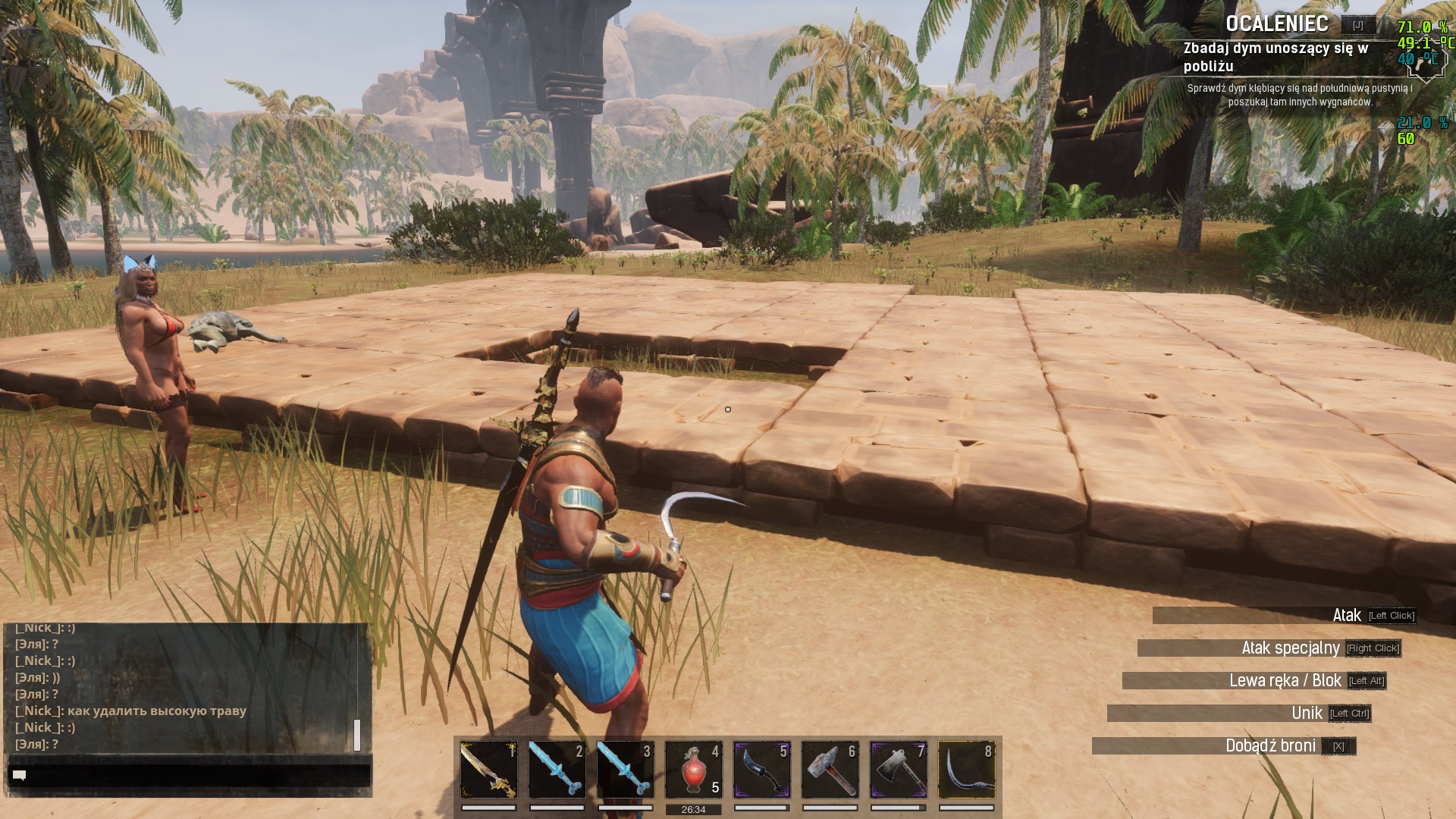Equip the ice sword in slot 2

click(x=557, y=769)
